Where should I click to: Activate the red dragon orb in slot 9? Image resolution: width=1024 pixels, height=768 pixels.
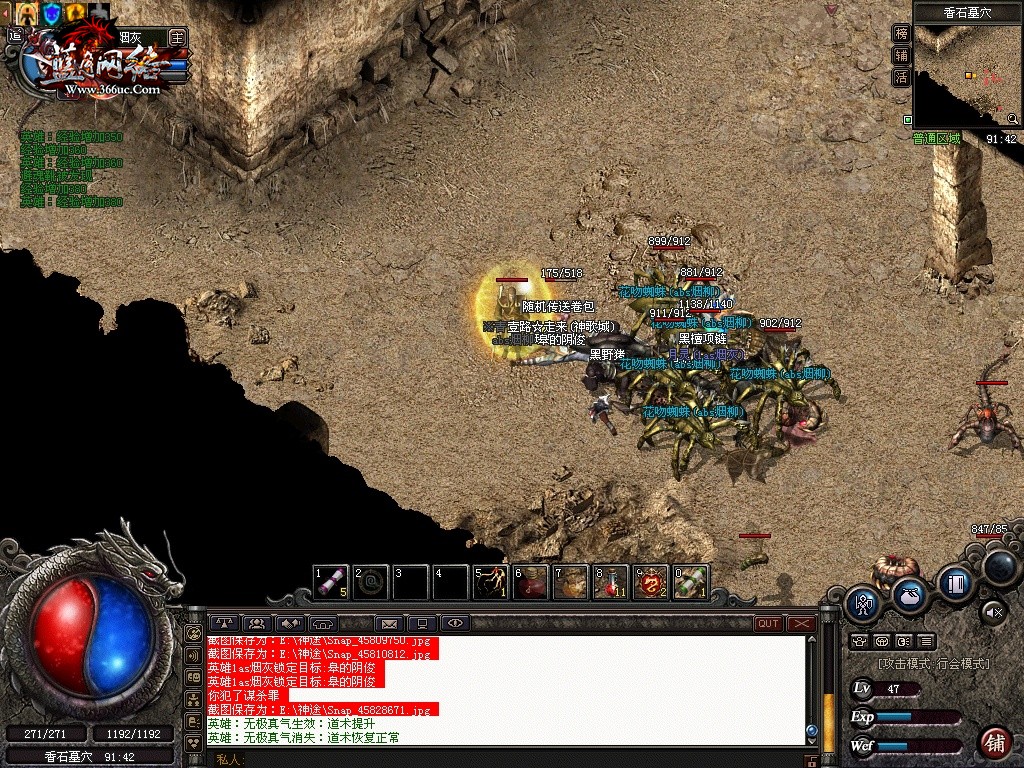coord(651,581)
